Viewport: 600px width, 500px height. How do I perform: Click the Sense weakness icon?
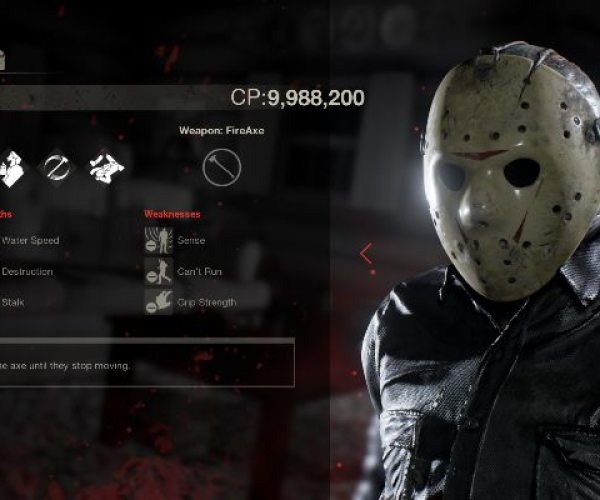point(158,240)
